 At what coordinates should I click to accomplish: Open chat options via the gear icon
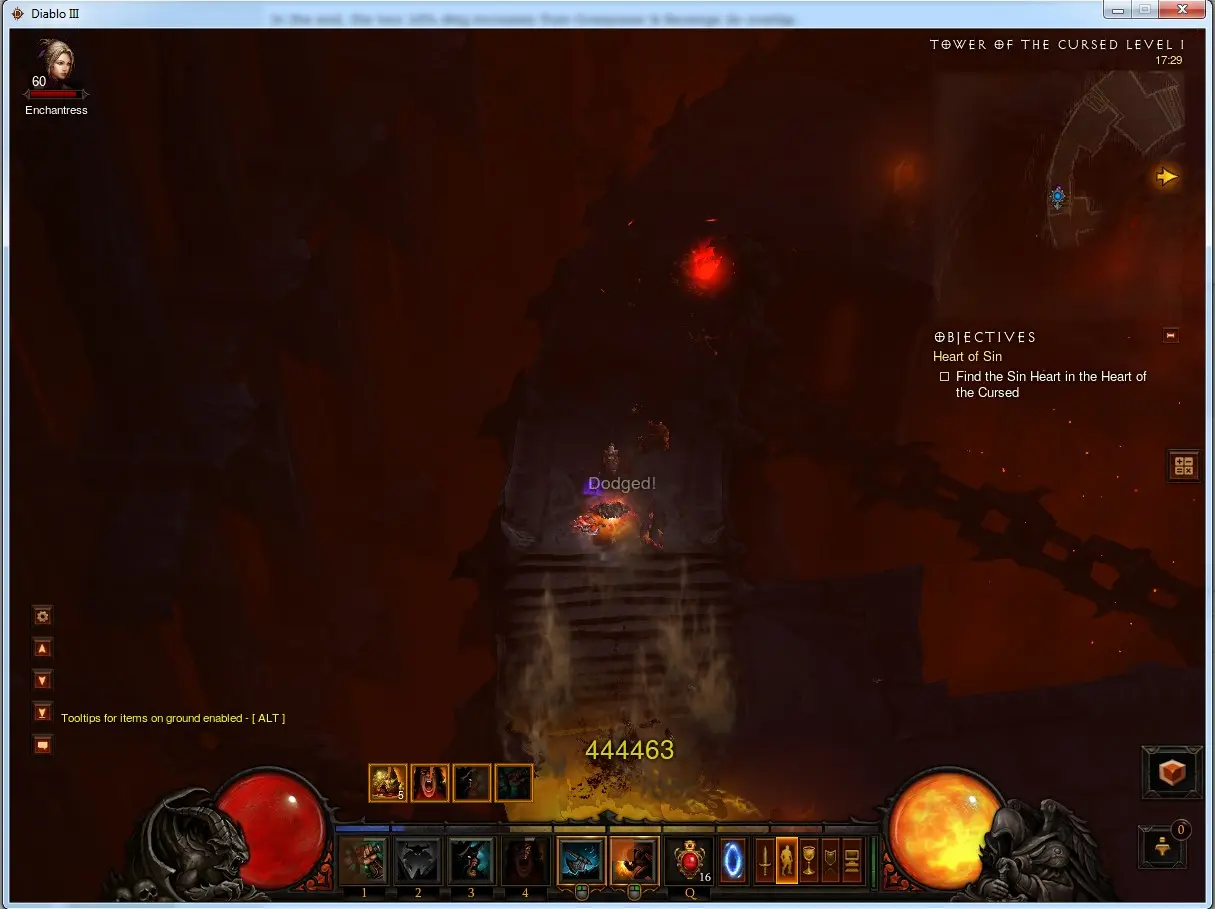(x=42, y=616)
